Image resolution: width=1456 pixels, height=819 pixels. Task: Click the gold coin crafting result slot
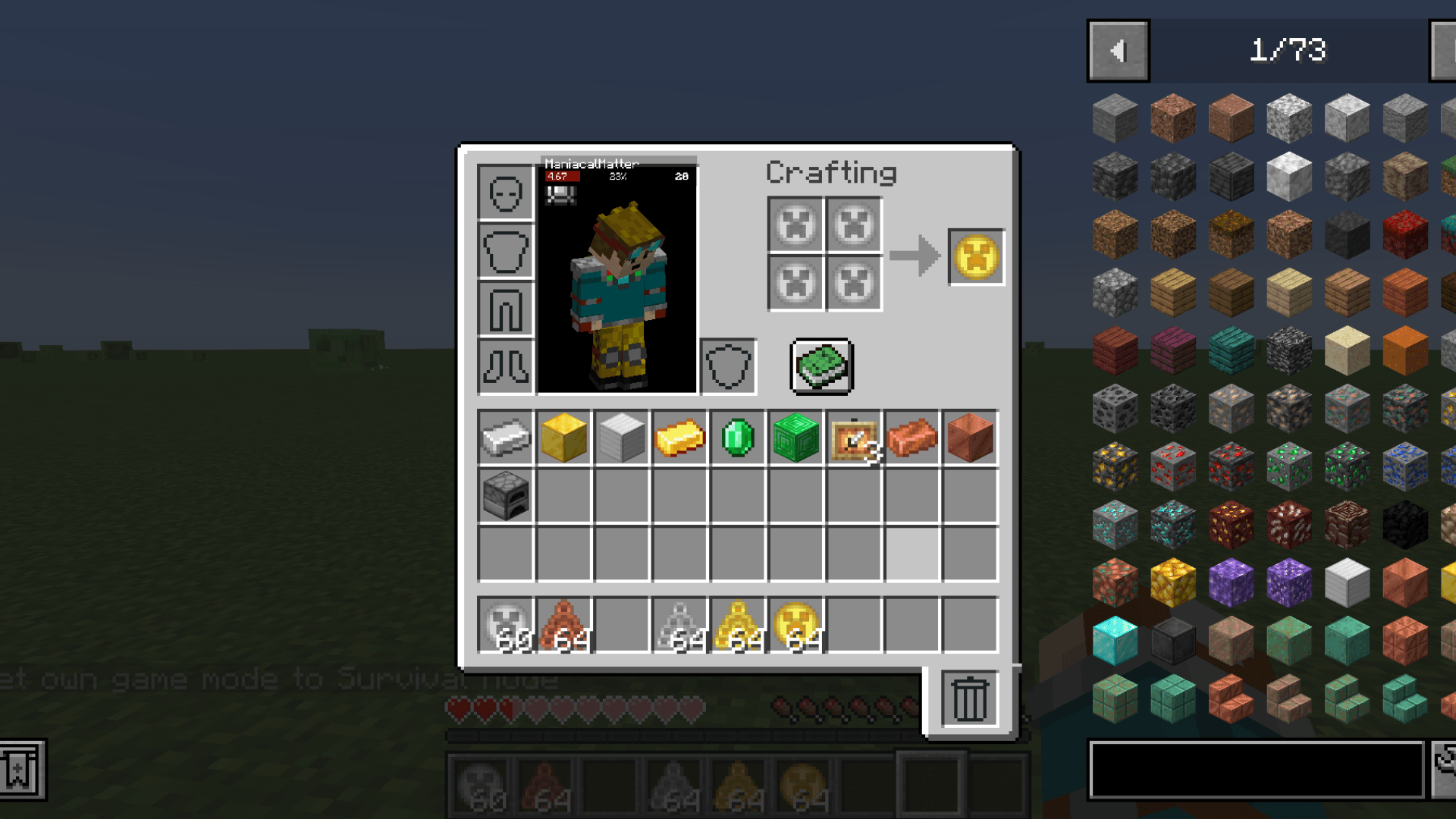[974, 256]
